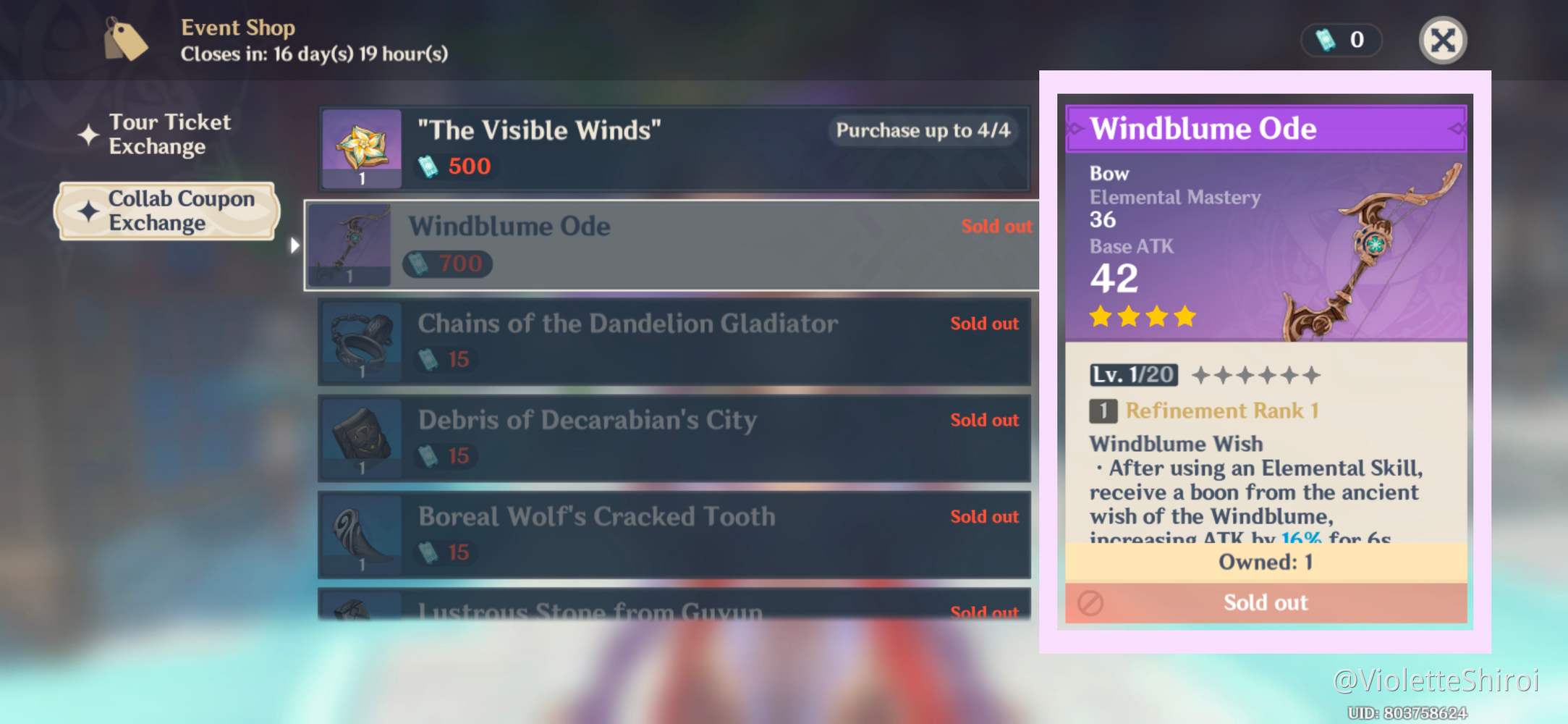
Task: Click the Sold out button in the detail panel
Action: pyautogui.click(x=1265, y=602)
